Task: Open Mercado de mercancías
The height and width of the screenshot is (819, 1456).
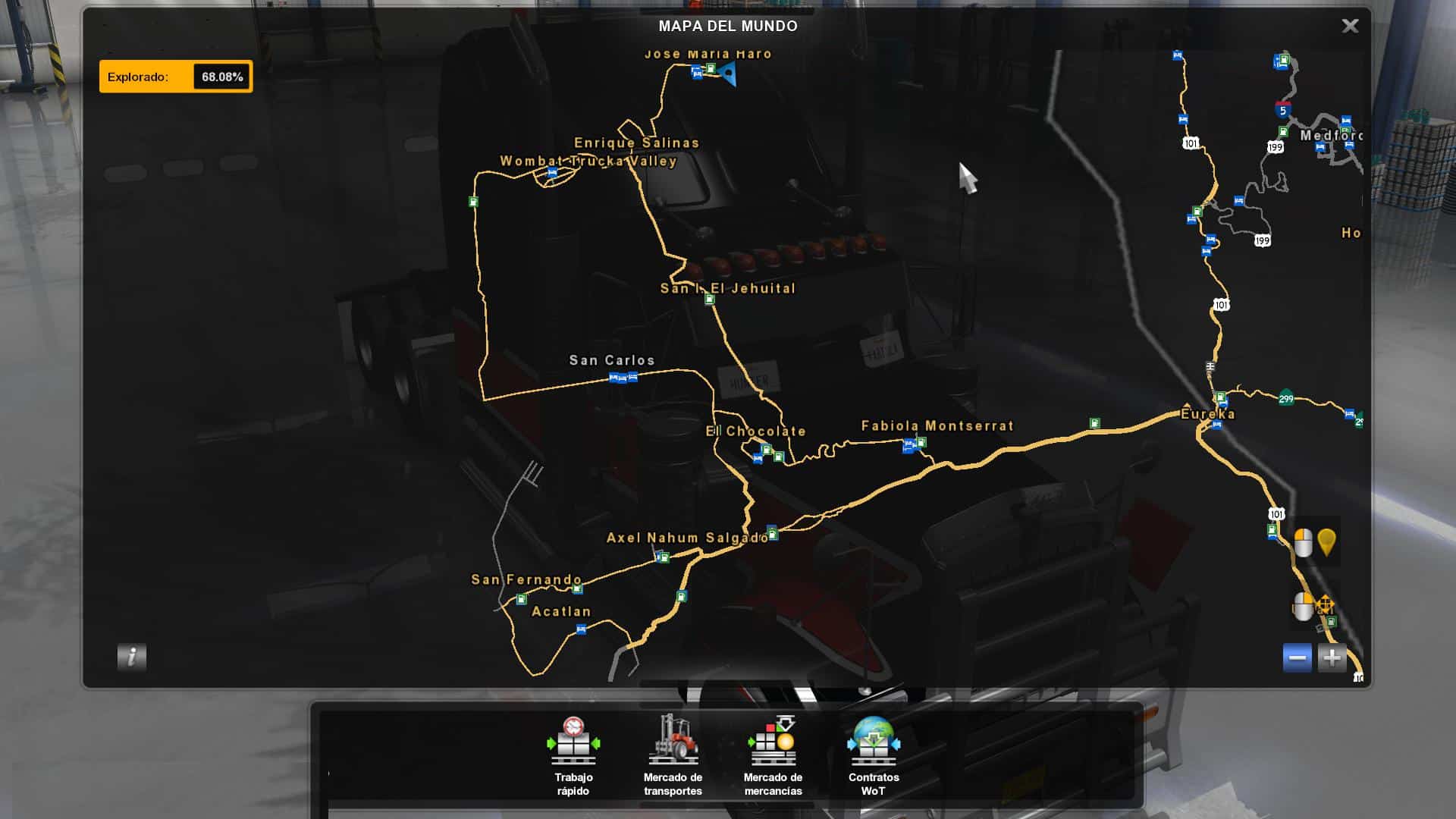Action: tap(773, 755)
